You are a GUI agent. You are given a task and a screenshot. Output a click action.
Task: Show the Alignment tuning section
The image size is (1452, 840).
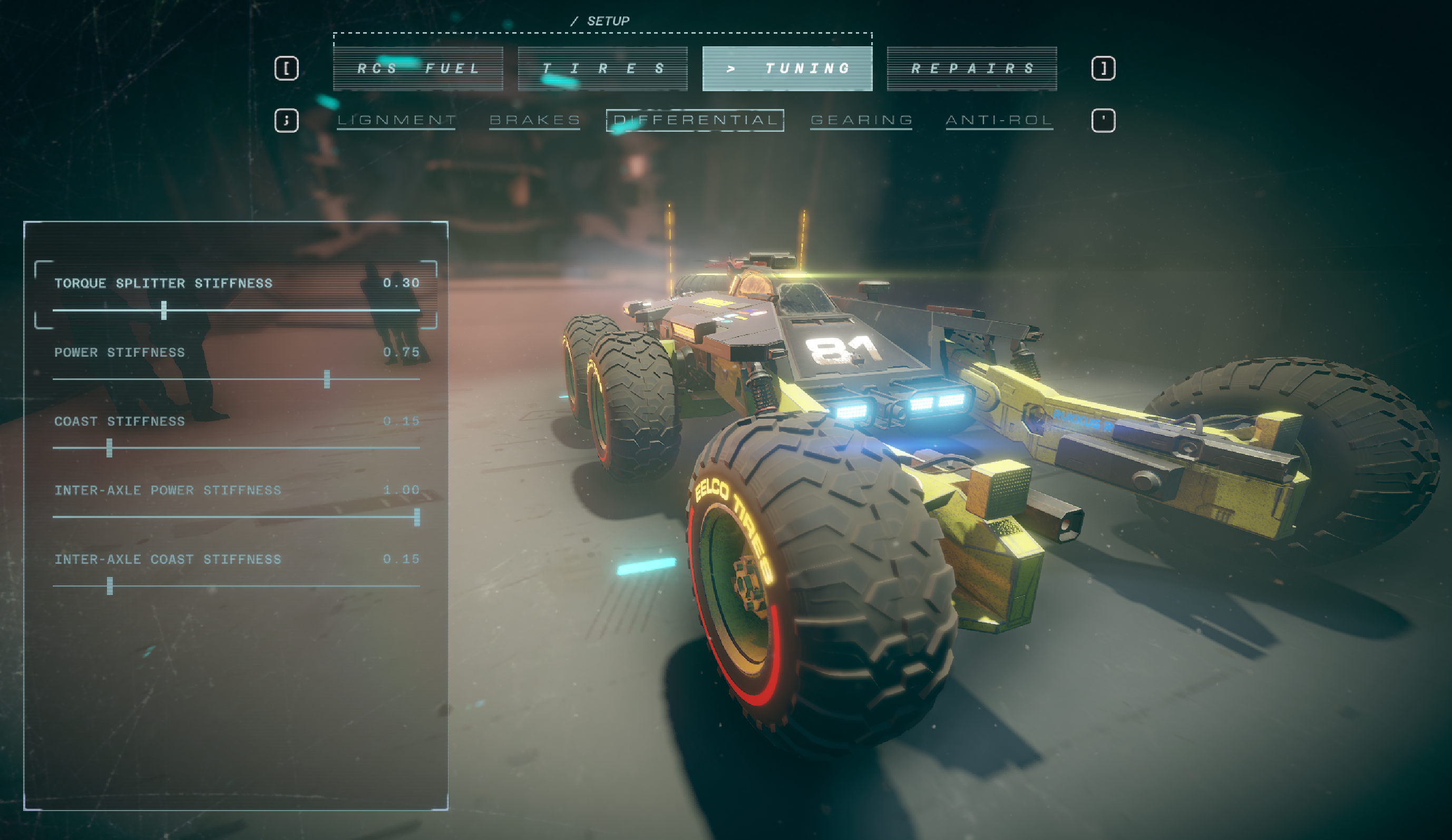pos(396,120)
